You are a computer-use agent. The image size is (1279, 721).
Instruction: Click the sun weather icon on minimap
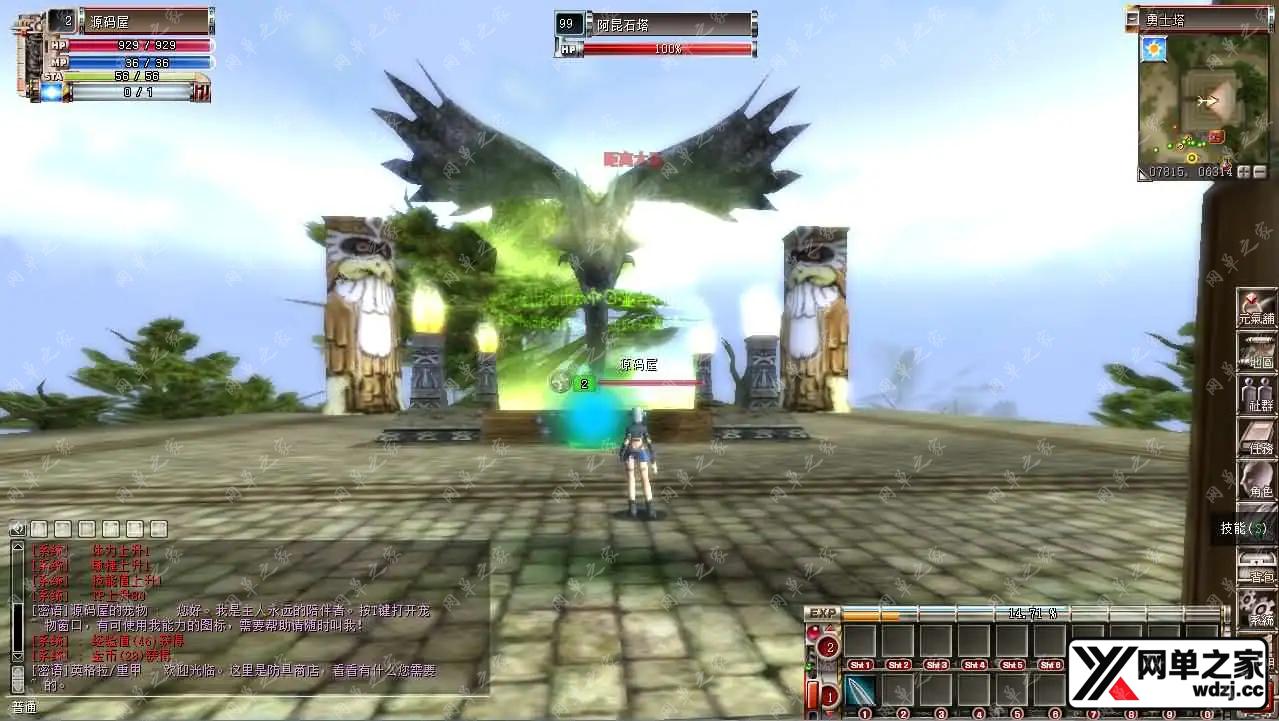pyautogui.click(x=1154, y=48)
